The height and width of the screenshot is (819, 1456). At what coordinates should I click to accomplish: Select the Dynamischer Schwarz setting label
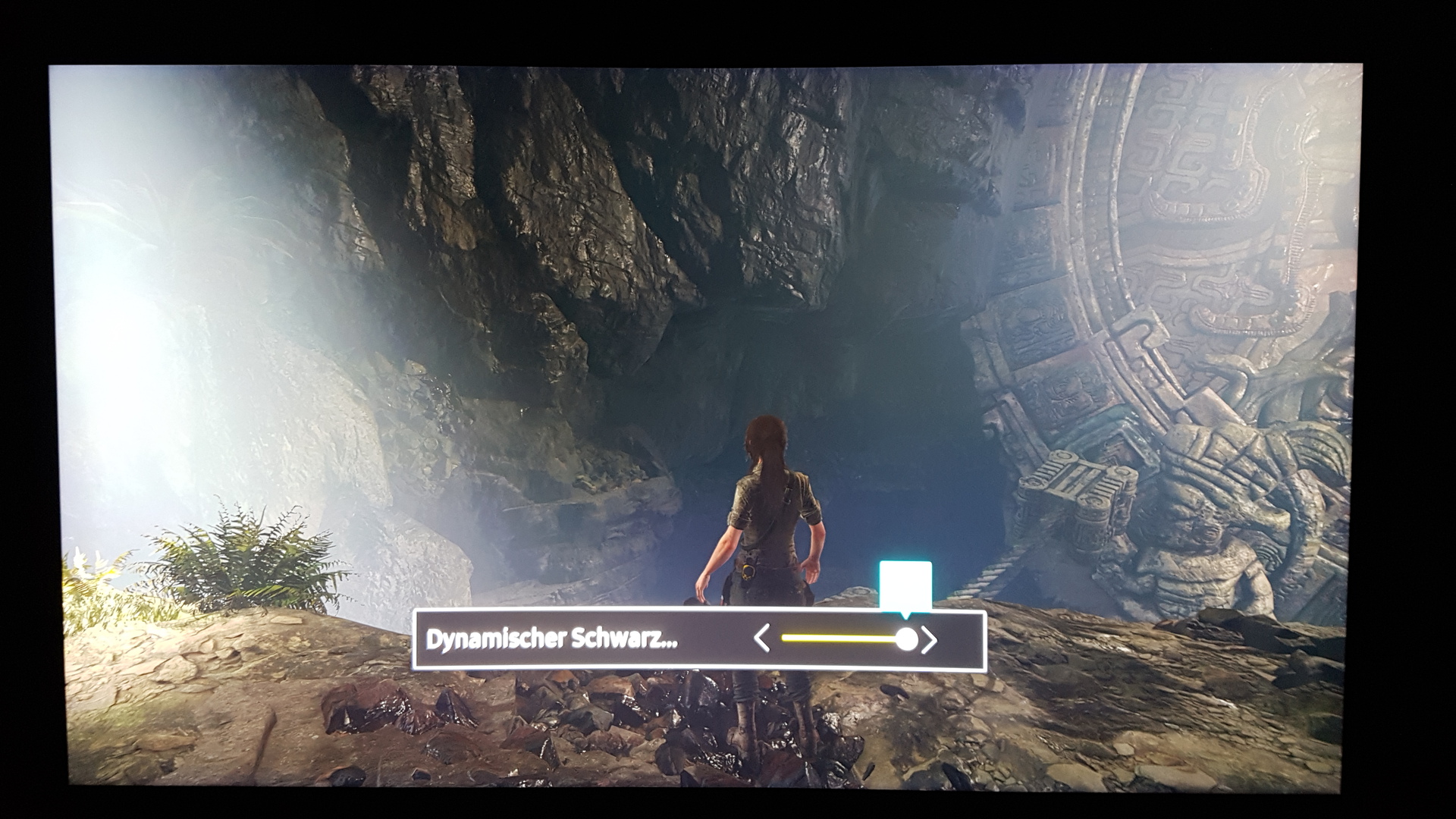552,639
